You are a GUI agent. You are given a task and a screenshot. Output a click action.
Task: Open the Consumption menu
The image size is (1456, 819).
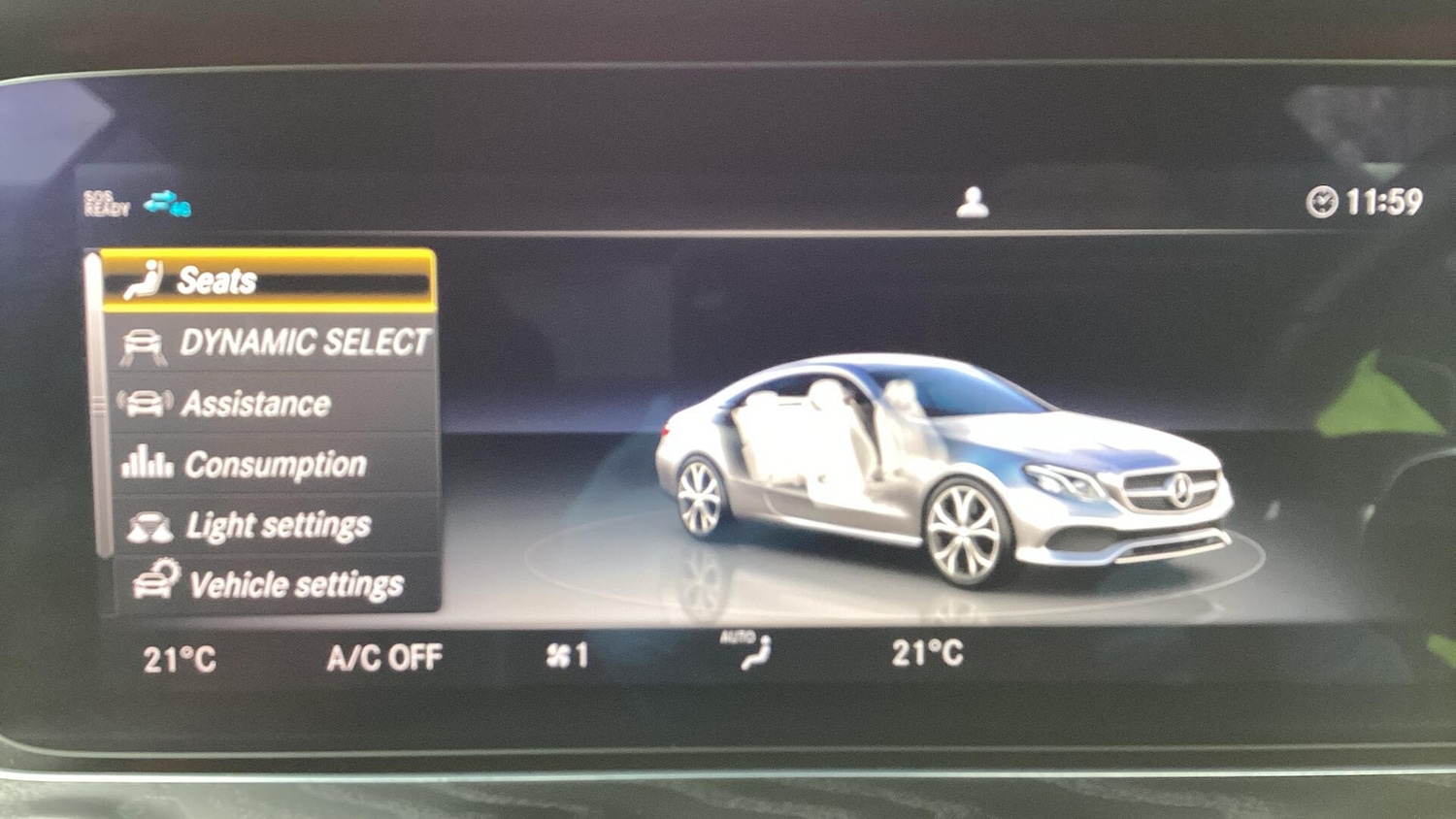point(275,465)
